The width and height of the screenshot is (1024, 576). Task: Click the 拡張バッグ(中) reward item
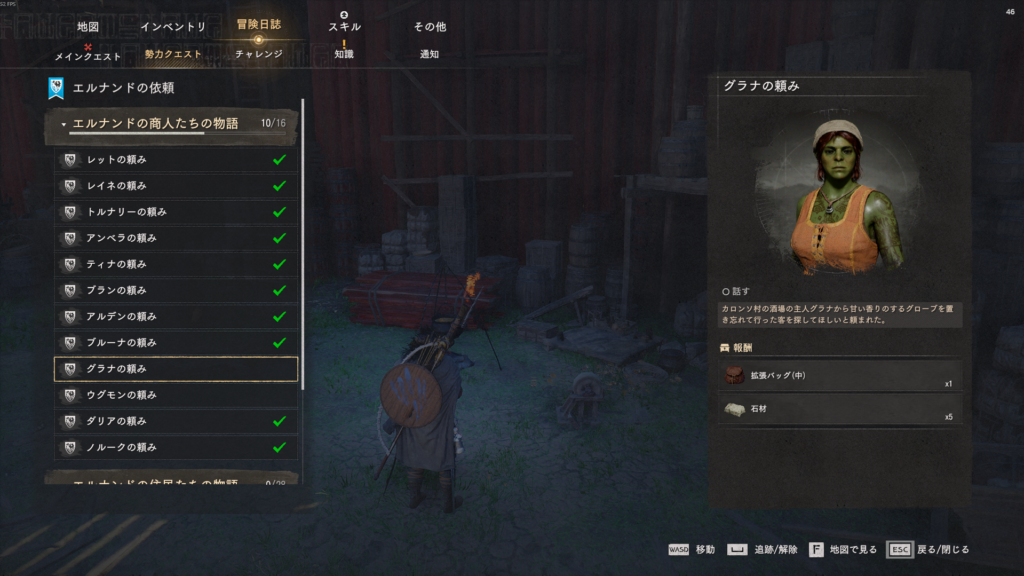tap(840, 376)
